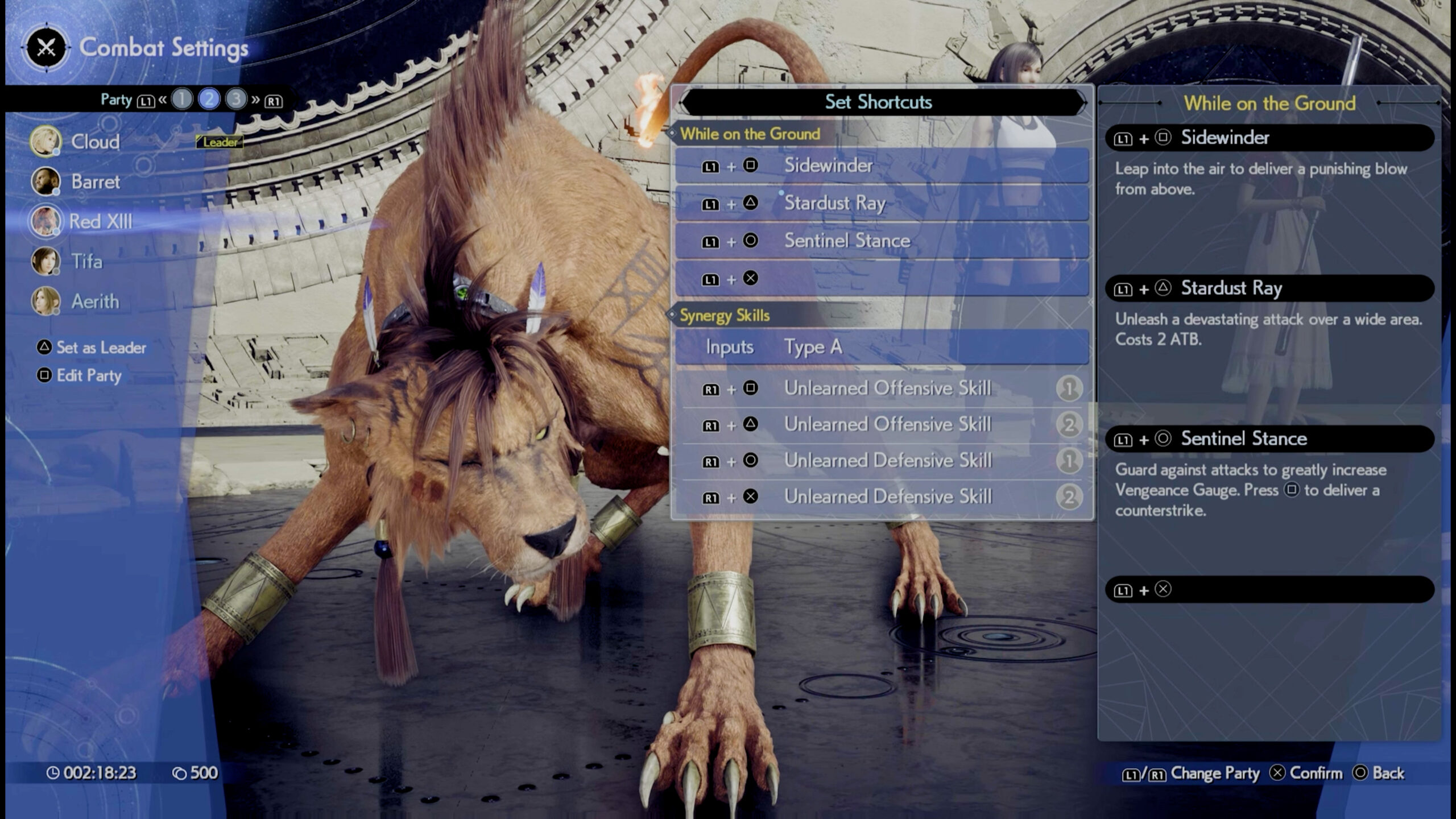
Task: Switch to party slot 2
Action: [209, 100]
